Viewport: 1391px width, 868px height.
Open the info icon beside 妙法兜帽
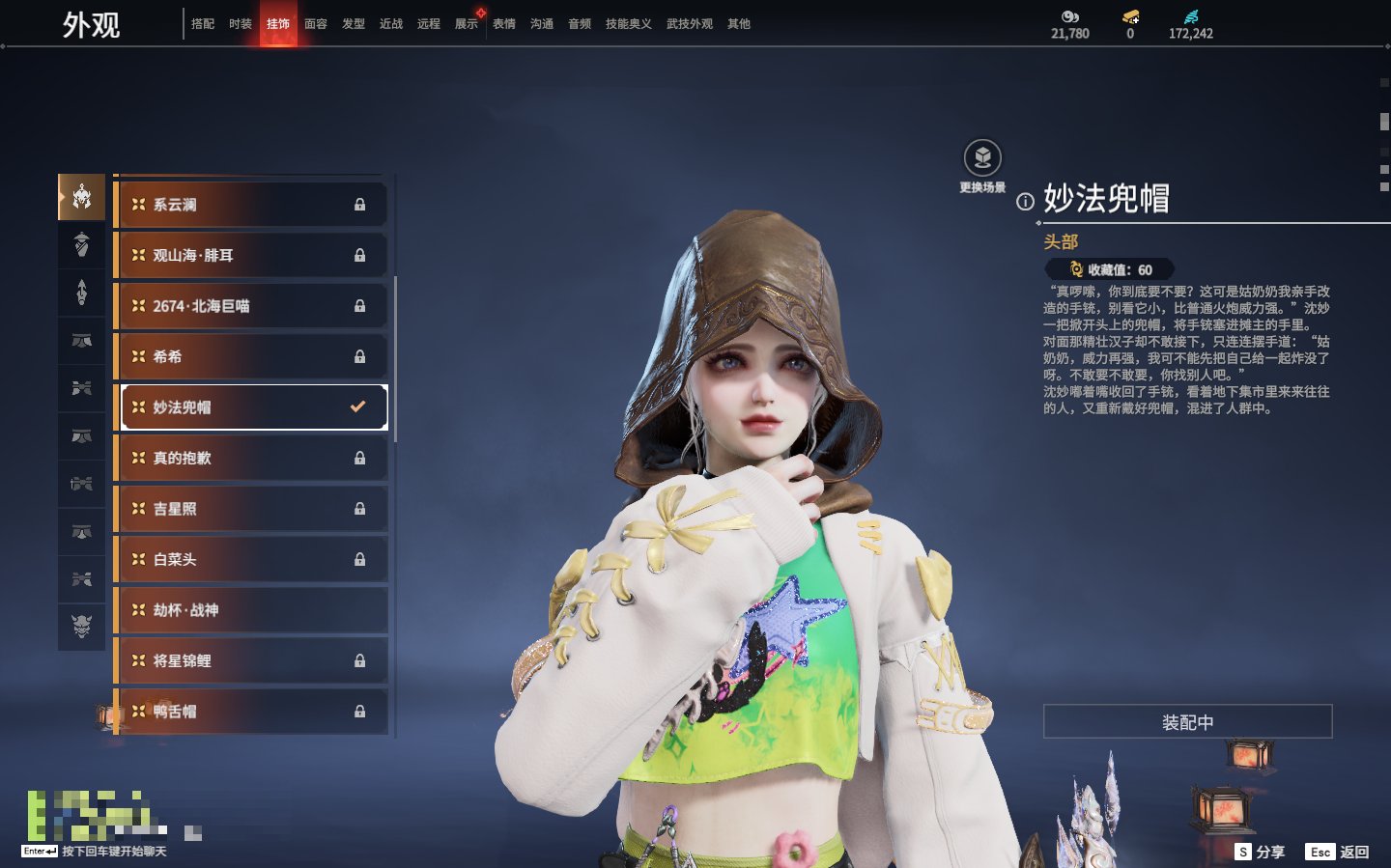[1025, 202]
